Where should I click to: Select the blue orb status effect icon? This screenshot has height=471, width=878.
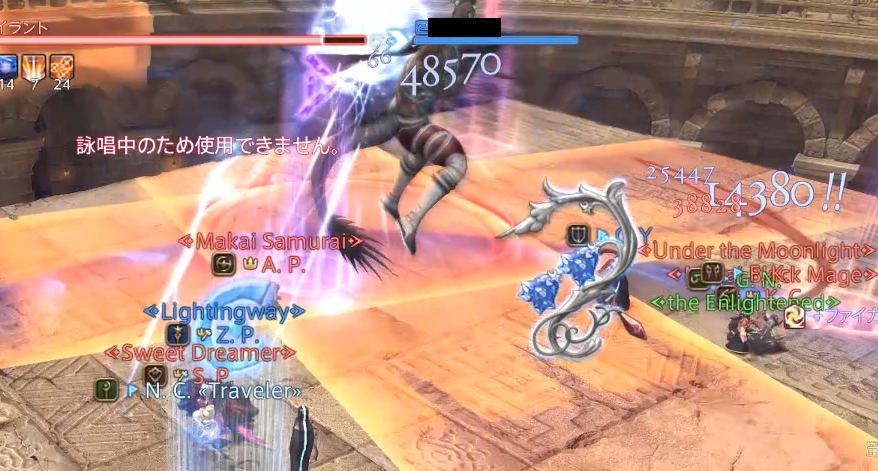point(6,66)
